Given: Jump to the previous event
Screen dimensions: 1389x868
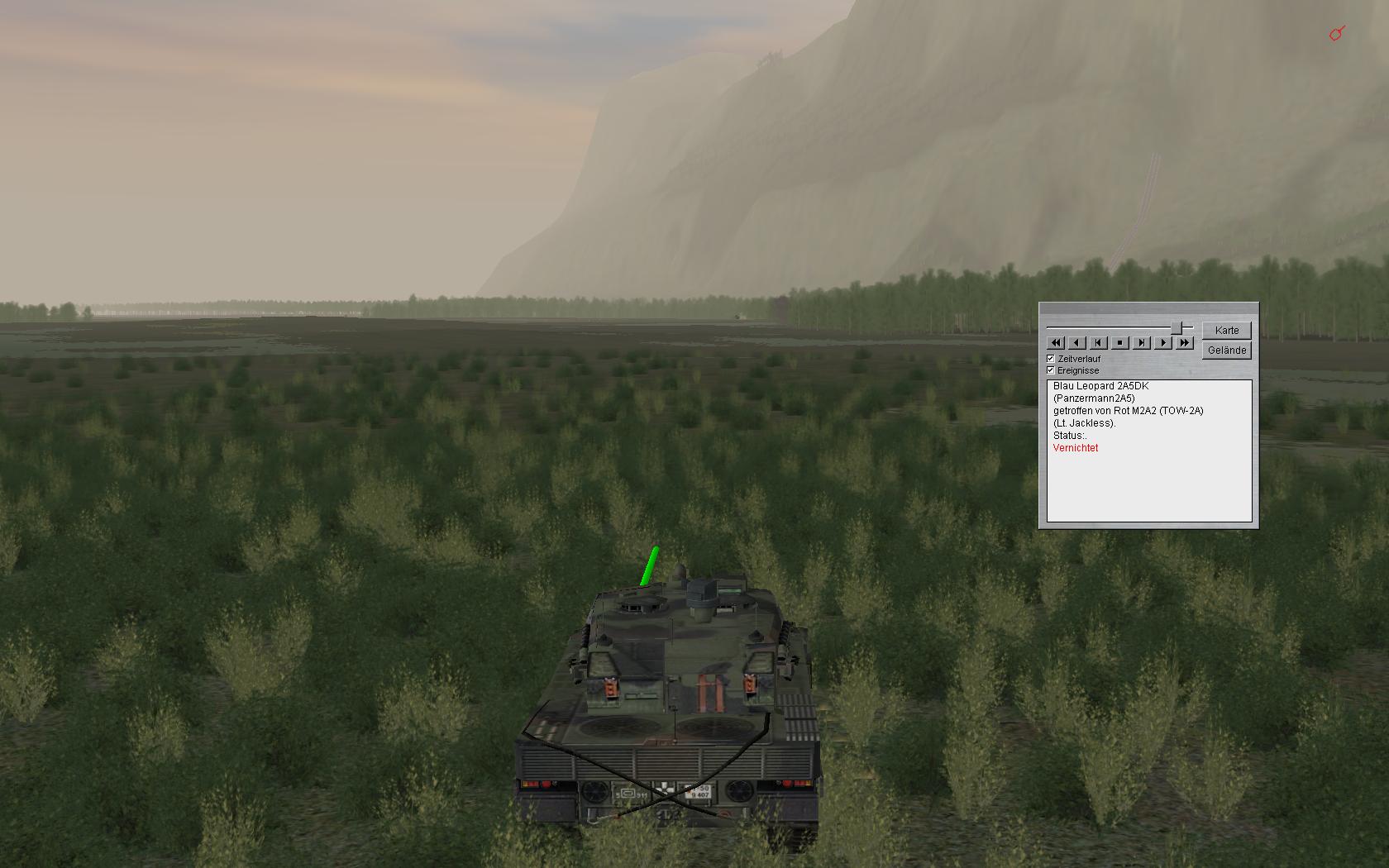Looking at the screenshot, I should click(1099, 342).
